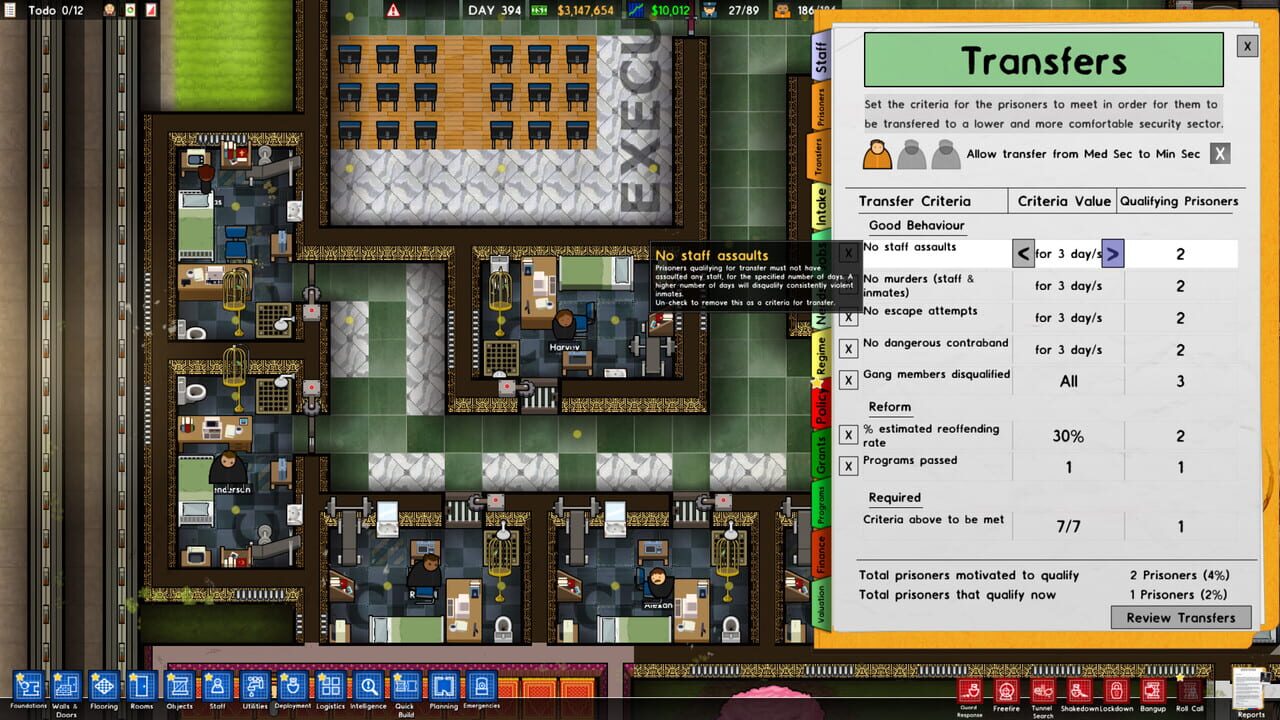Open the Intelligence panel

click(x=368, y=687)
